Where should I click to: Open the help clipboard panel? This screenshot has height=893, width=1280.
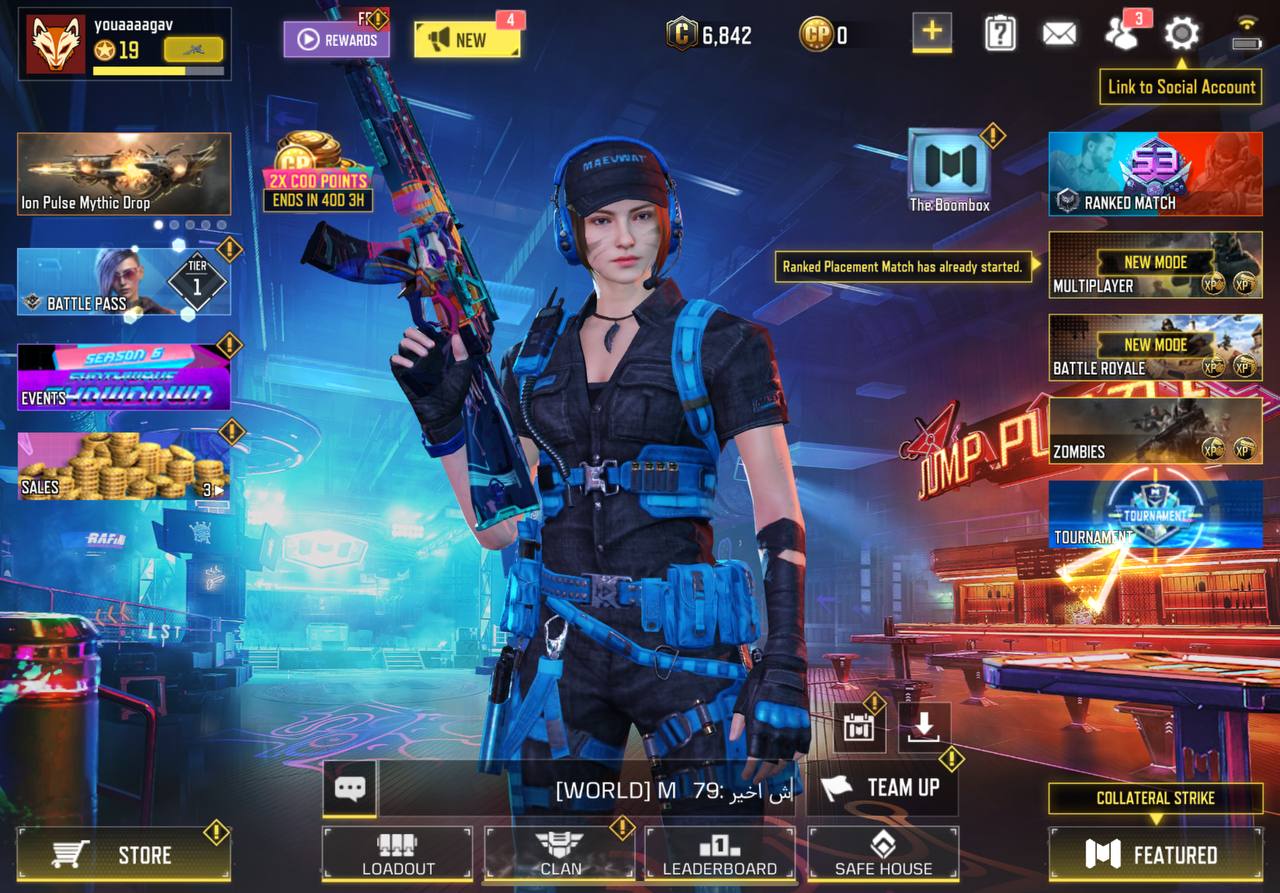(x=999, y=32)
